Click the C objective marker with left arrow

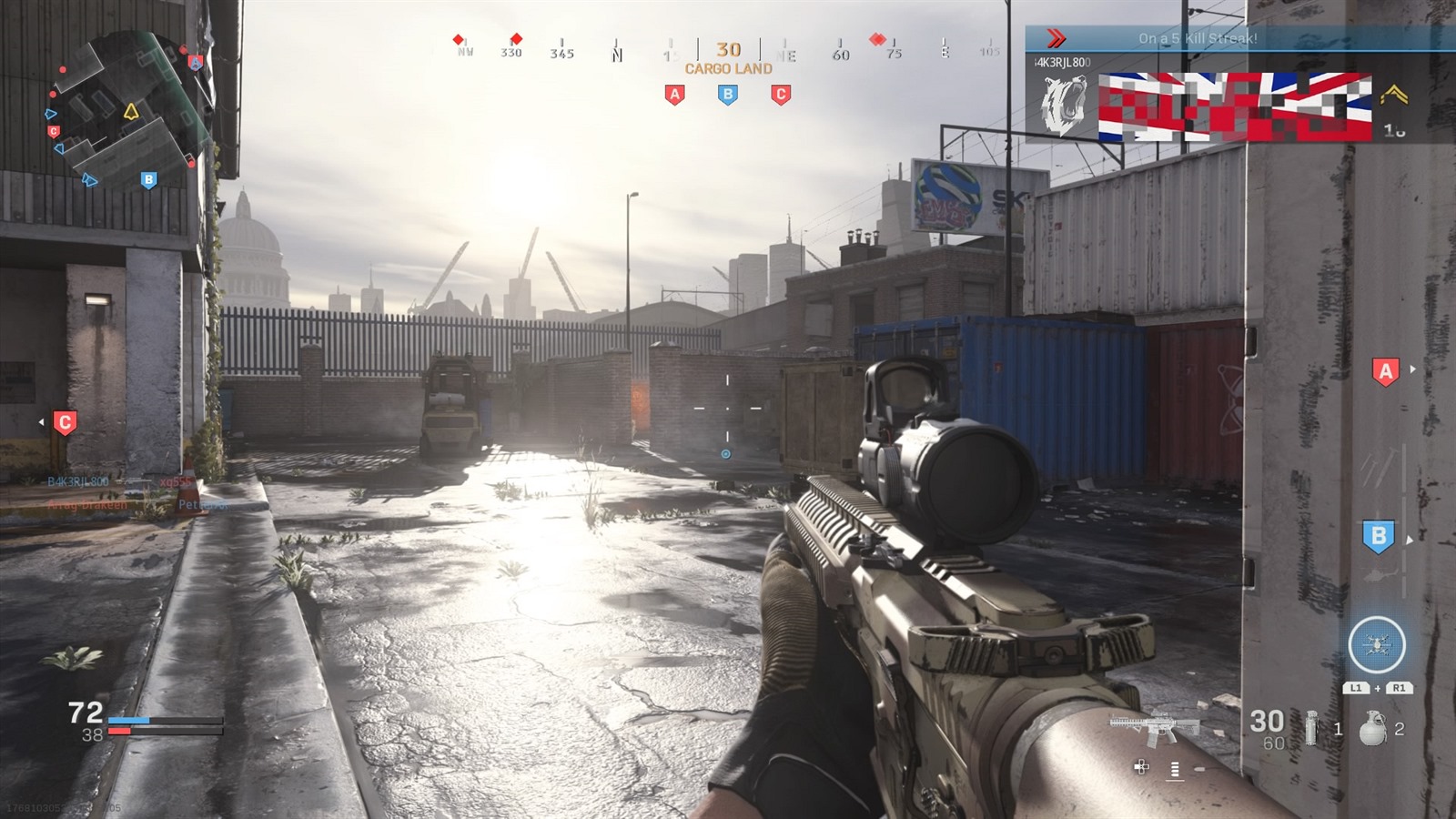pos(65,422)
